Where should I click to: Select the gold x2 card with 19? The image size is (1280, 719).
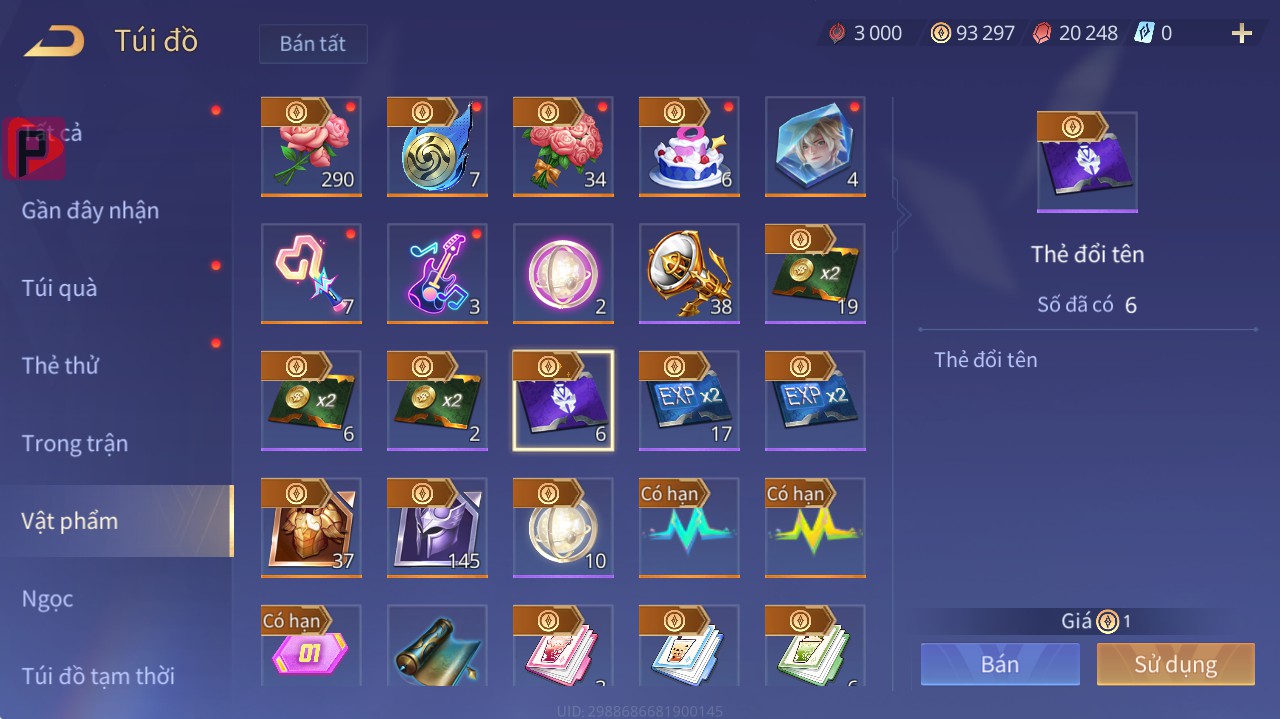(x=815, y=273)
